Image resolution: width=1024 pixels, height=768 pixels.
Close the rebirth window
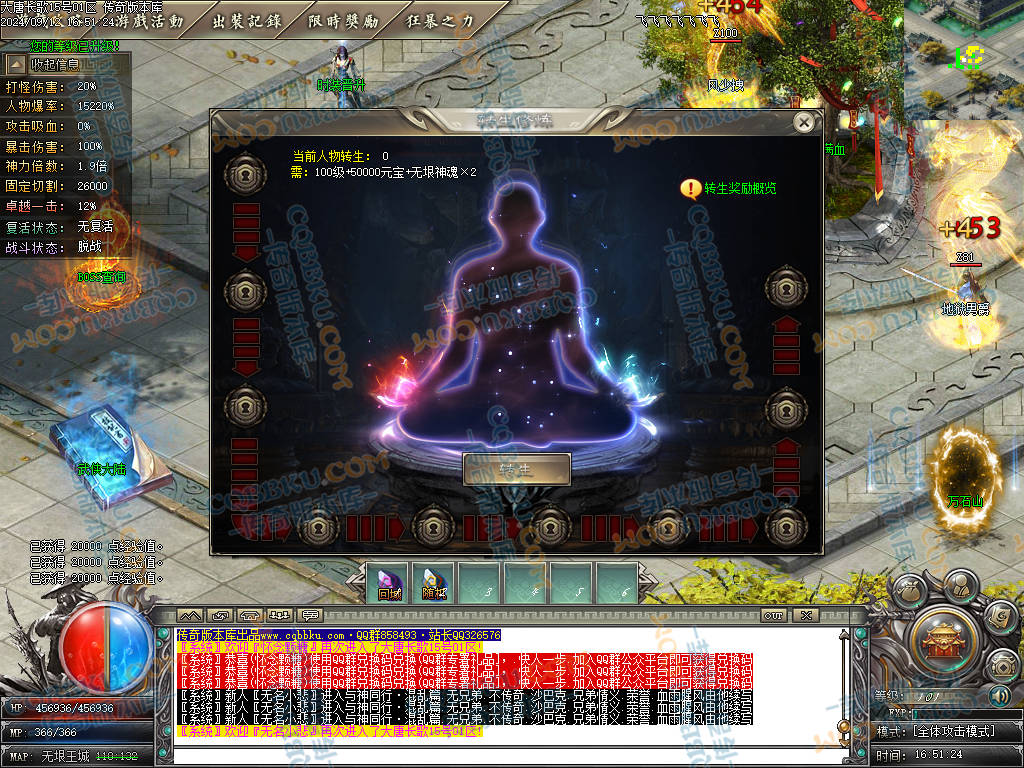tap(803, 122)
